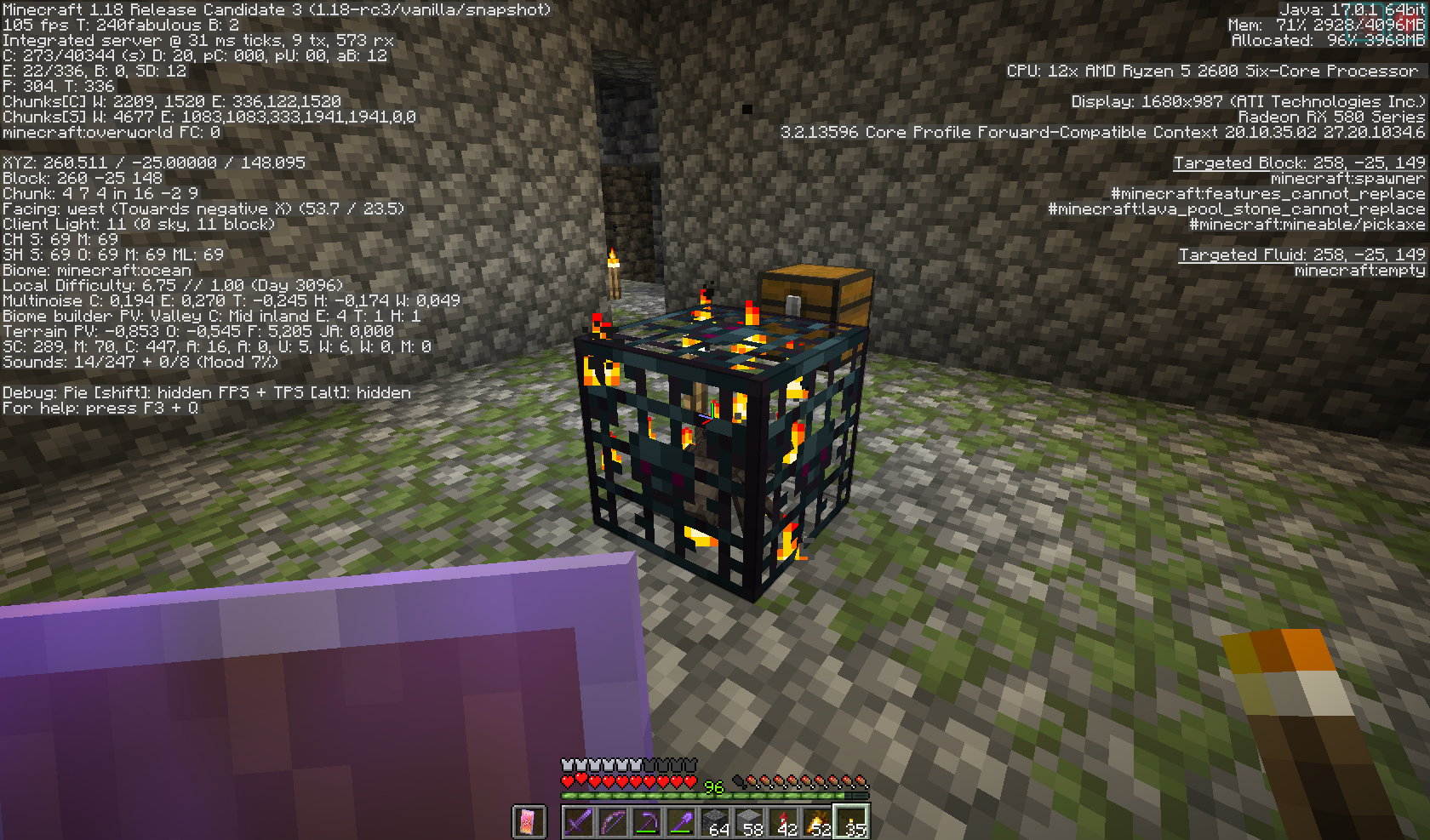Select the enchanted bow hotbar slot

click(613, 822)
